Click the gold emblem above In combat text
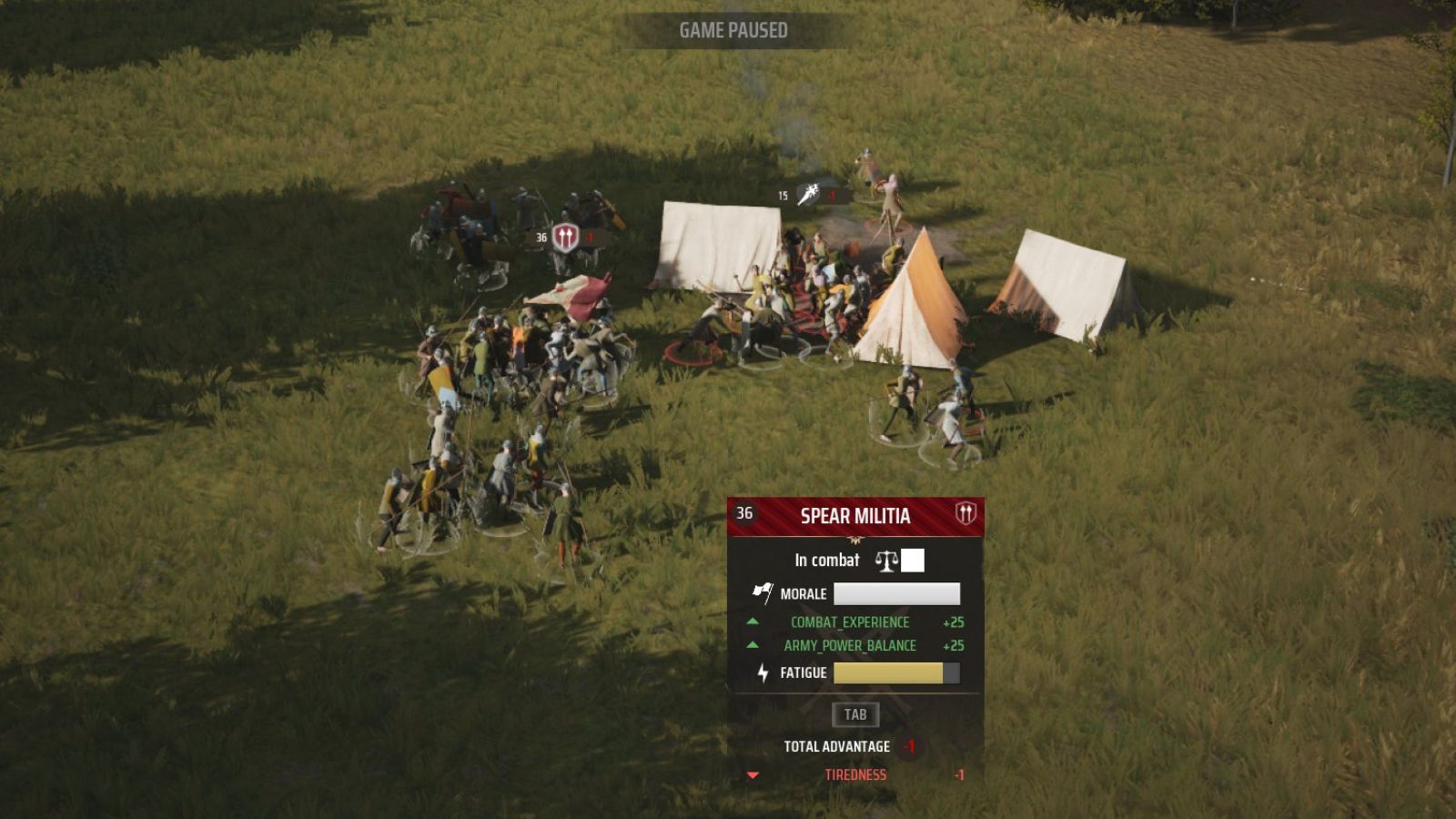This screenshot has height=819, width=1456. 855,541
